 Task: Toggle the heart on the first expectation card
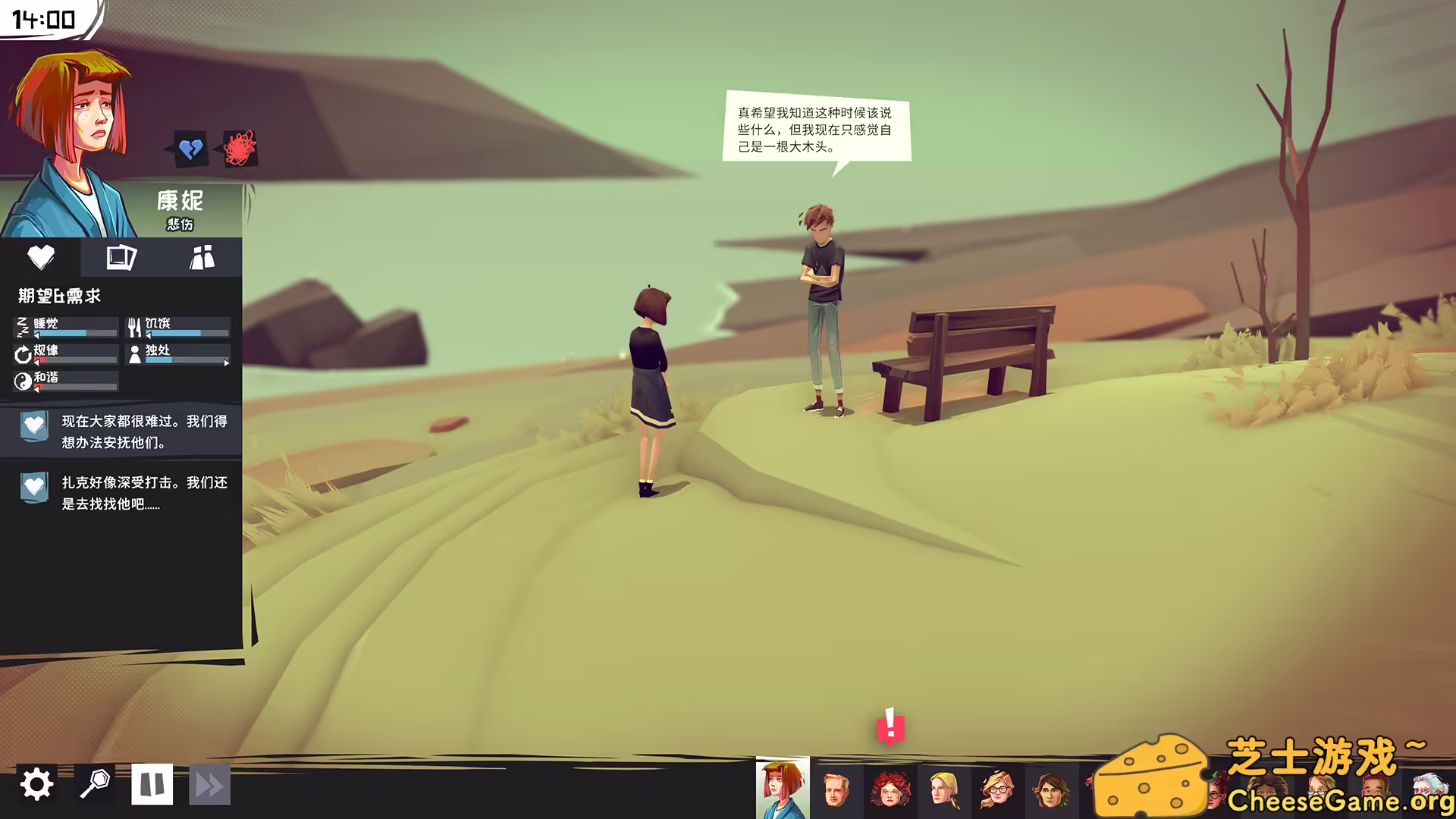click(x=33, y=425)
